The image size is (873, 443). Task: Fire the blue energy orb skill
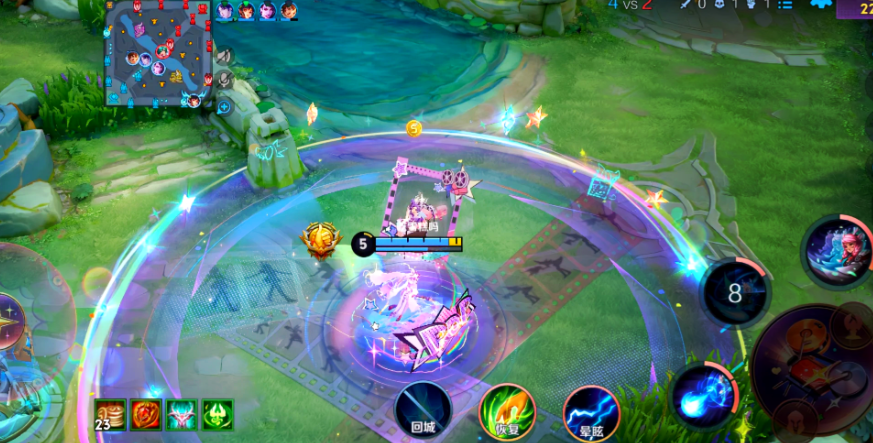704,395
